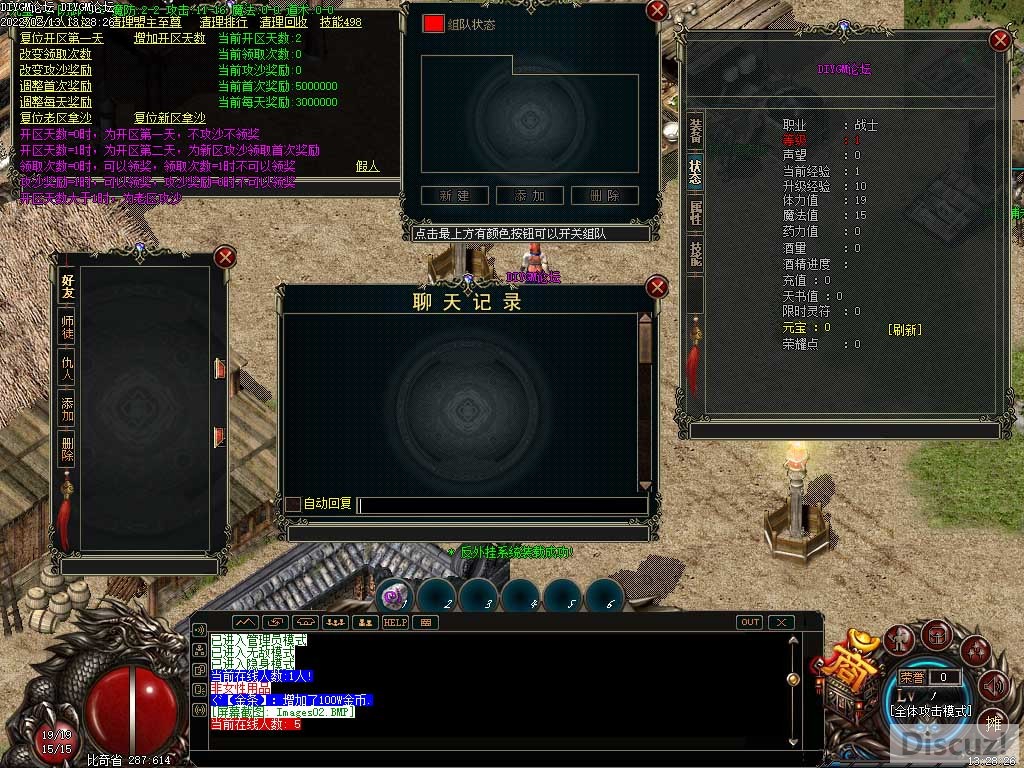
Task: Close the friends list panel
Action: click(225, 257)
